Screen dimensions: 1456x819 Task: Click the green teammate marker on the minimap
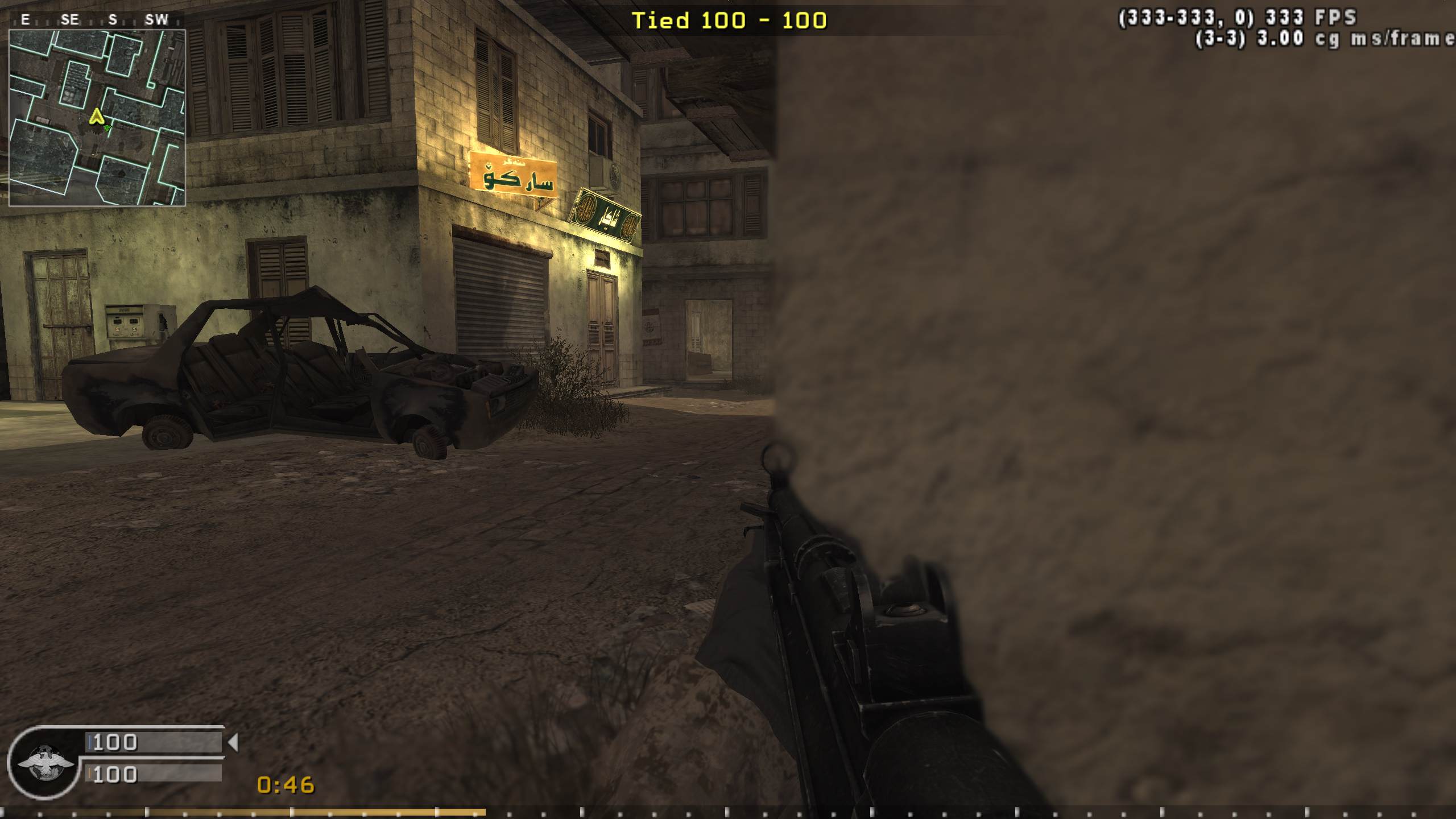click(x=108, y=127)
